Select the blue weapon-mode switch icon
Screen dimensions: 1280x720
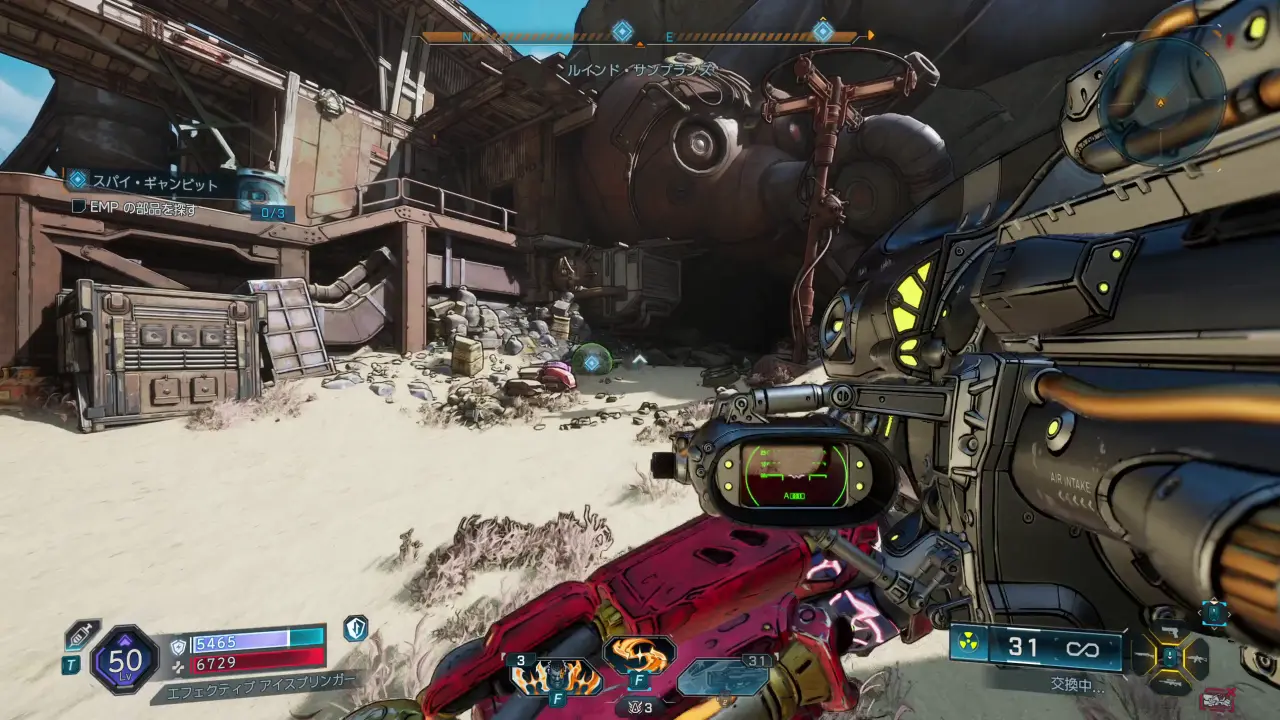pyautogui.click(x=1214, y=612)
